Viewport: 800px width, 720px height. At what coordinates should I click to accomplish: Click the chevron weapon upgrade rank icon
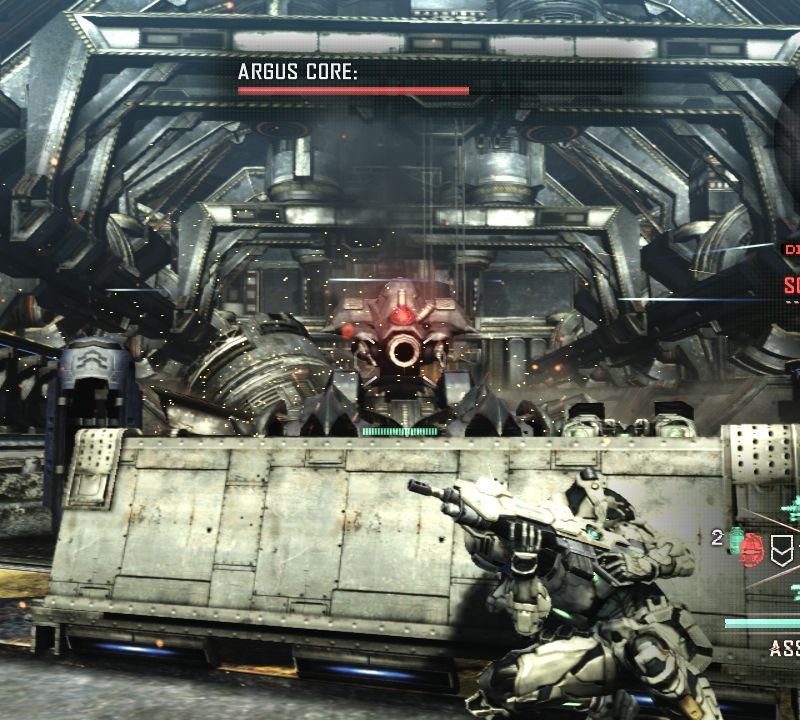click(x=784, y=548)
